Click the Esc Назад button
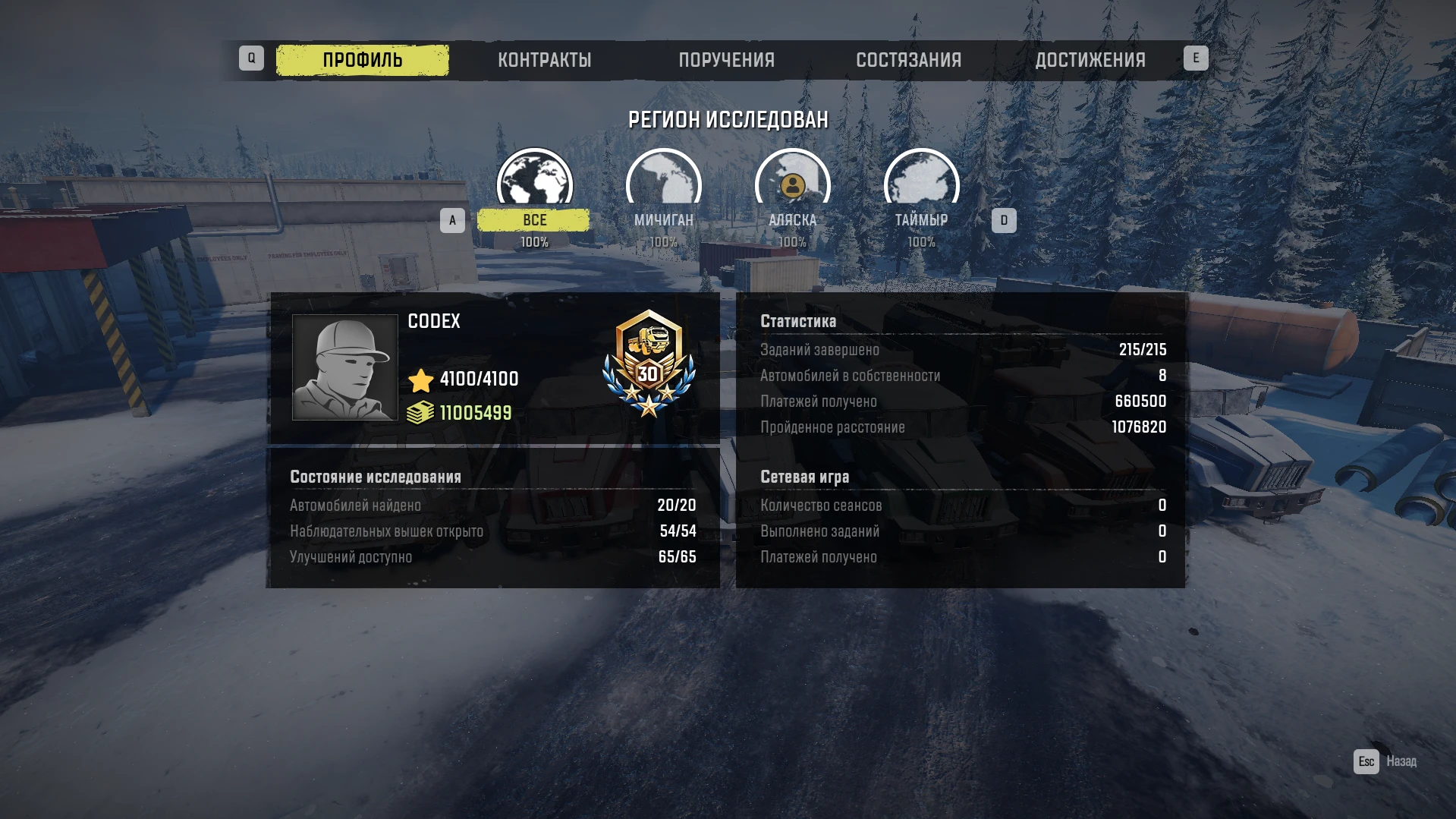The width and height of the screenshot is (1456, 819). pos(1385,760)
